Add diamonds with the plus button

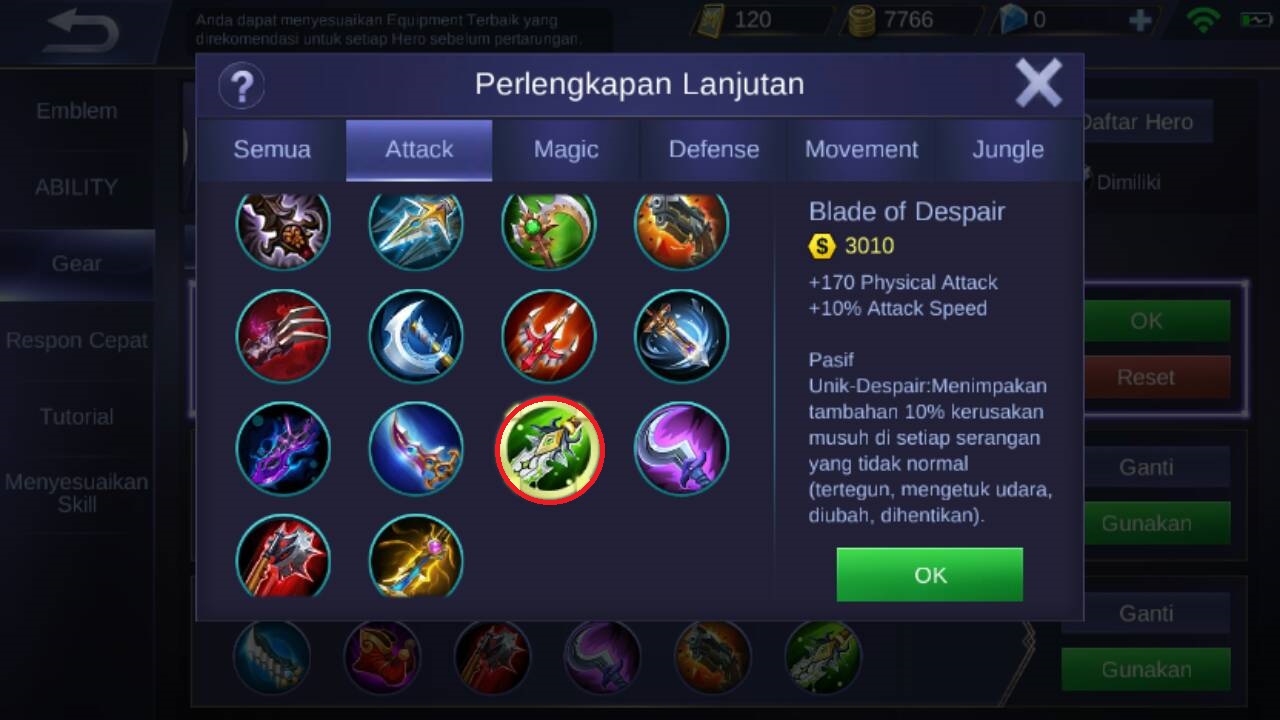(1139, 20)
